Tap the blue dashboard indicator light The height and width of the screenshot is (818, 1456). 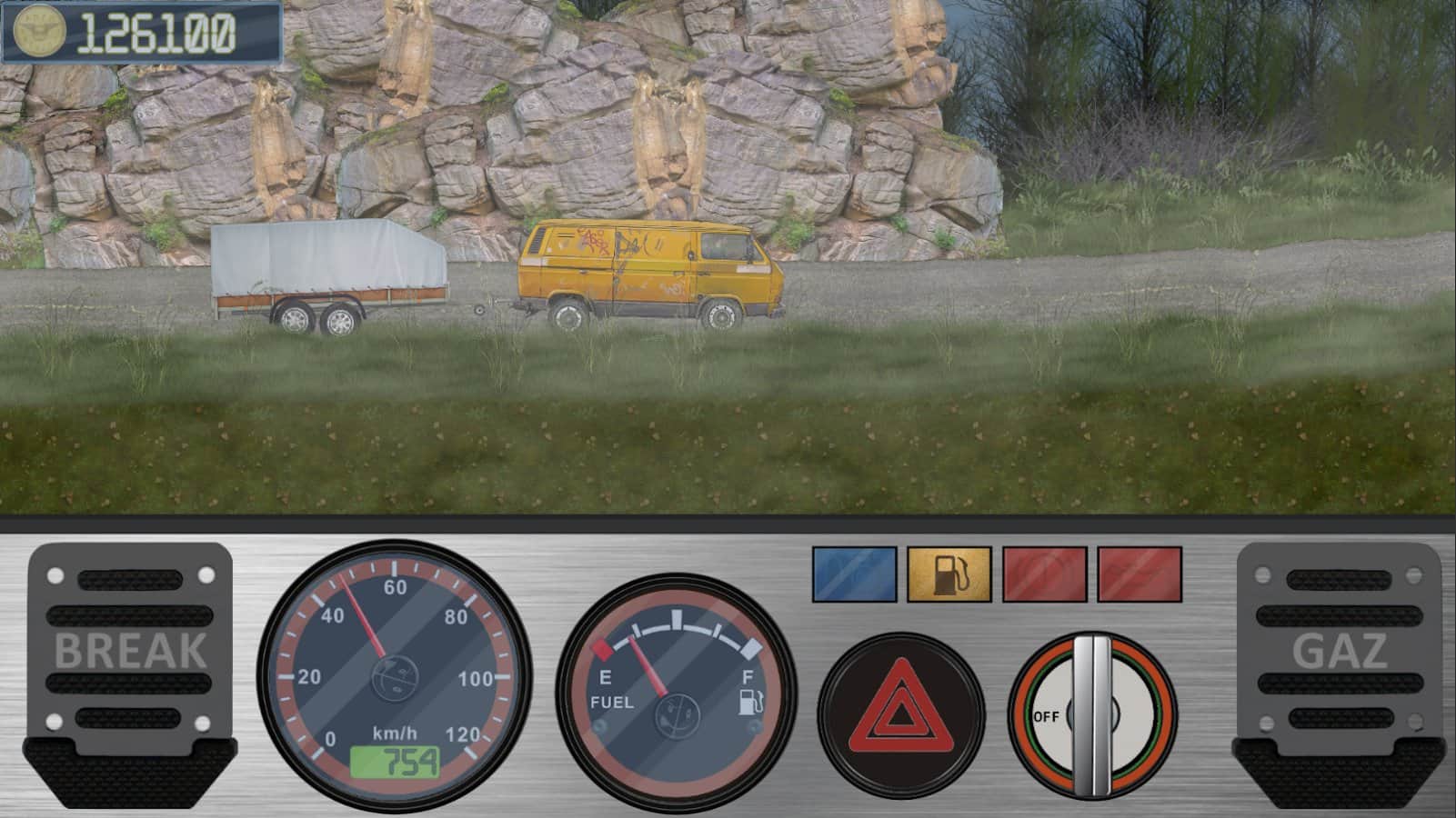click(x=853, y=574)
